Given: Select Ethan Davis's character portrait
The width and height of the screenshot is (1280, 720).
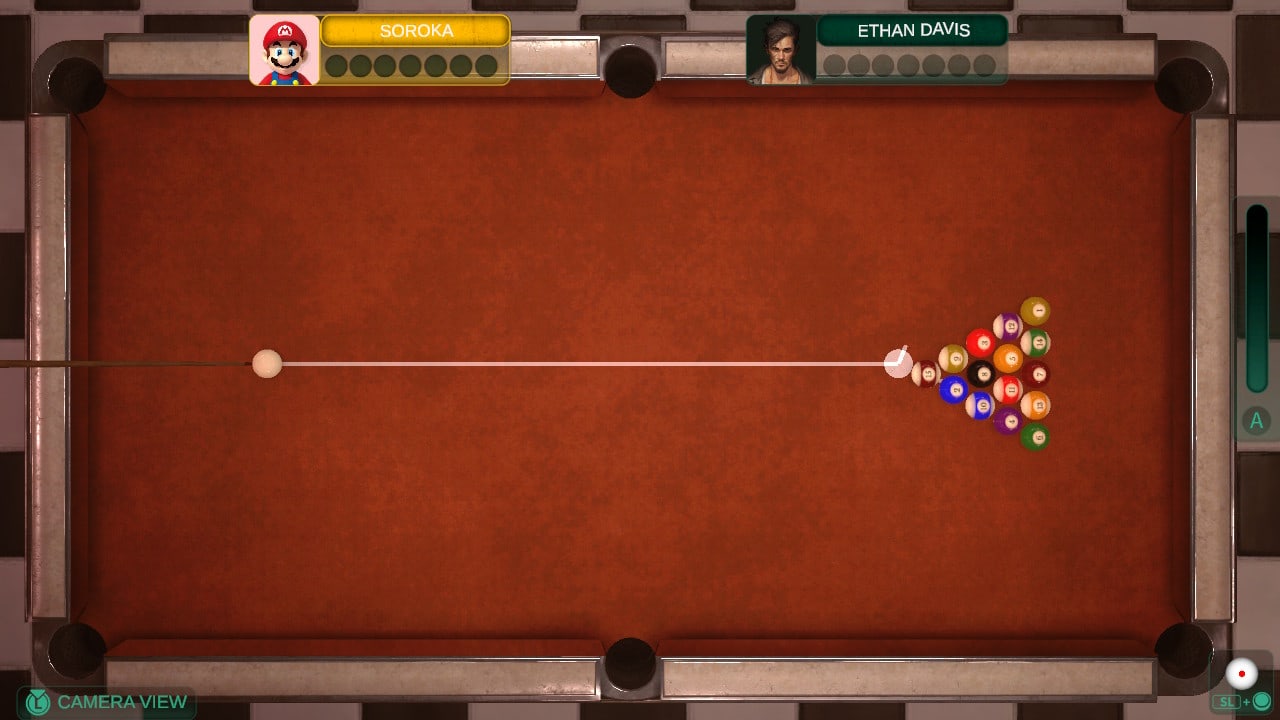Looking at the screenshot, I should point(781,48).
